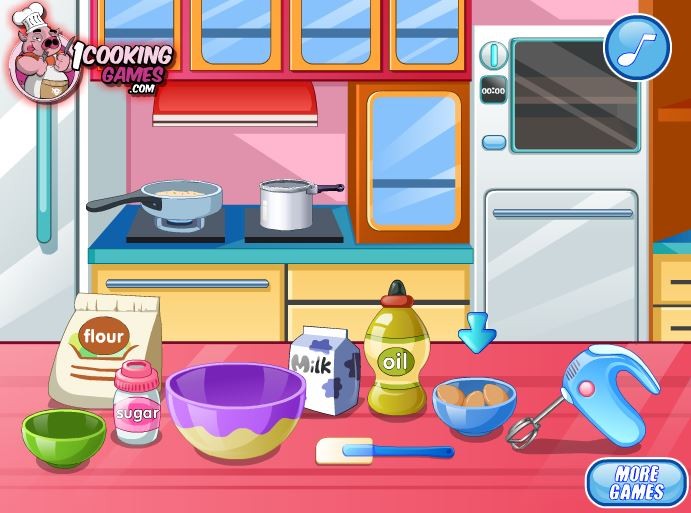Viewport: 691px width, 513px height.
Task: Select the bowl of eggs under the arrow
Action: [x=474, y=403]
